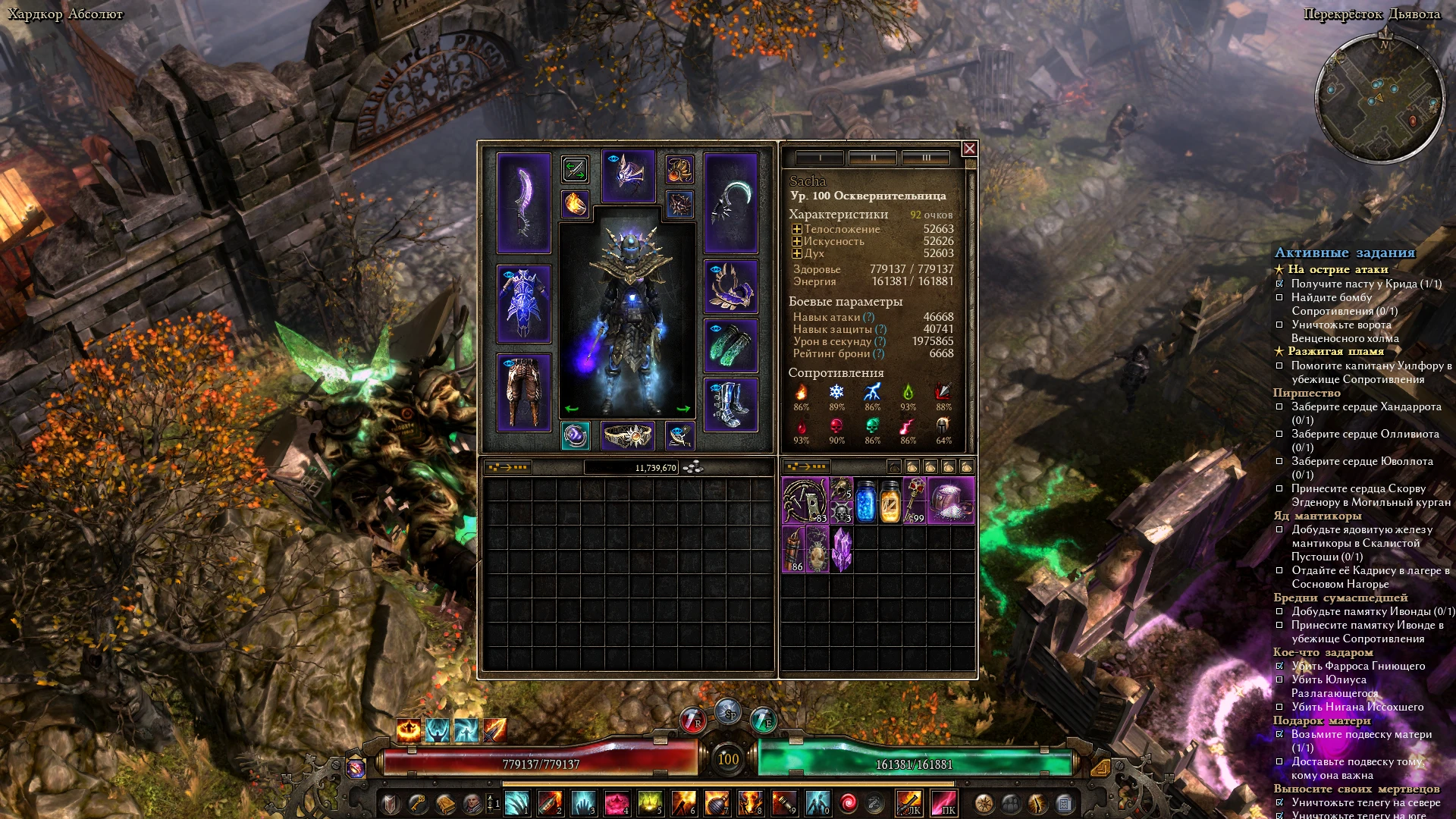
Task: Click the golden key icon by the hotbar
Action: click(416, 803)
